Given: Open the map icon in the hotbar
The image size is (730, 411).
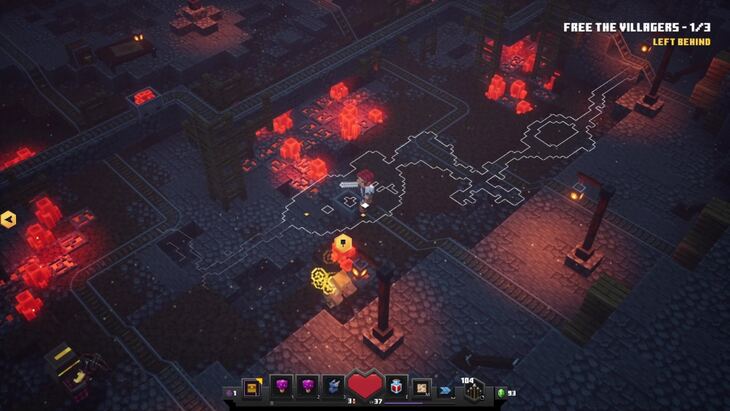Looking at the screenshot, I should [x=421, y=387].
